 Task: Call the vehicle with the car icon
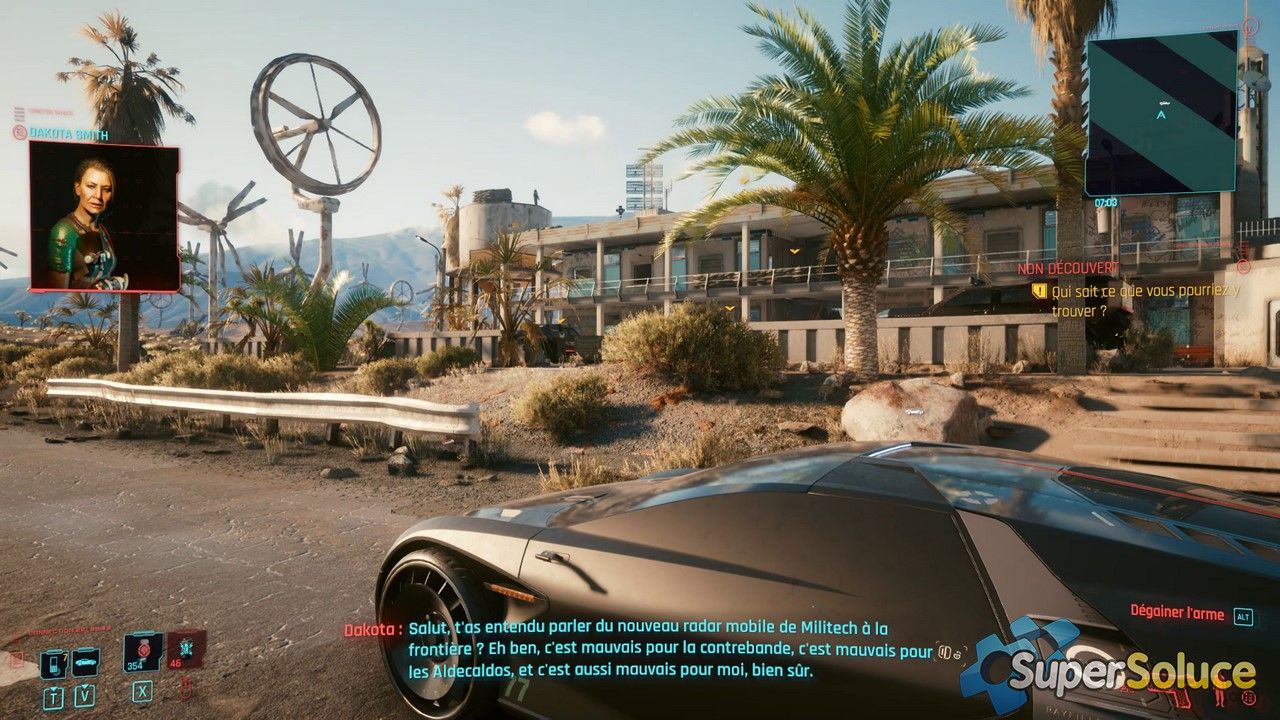tap(85, 662)
